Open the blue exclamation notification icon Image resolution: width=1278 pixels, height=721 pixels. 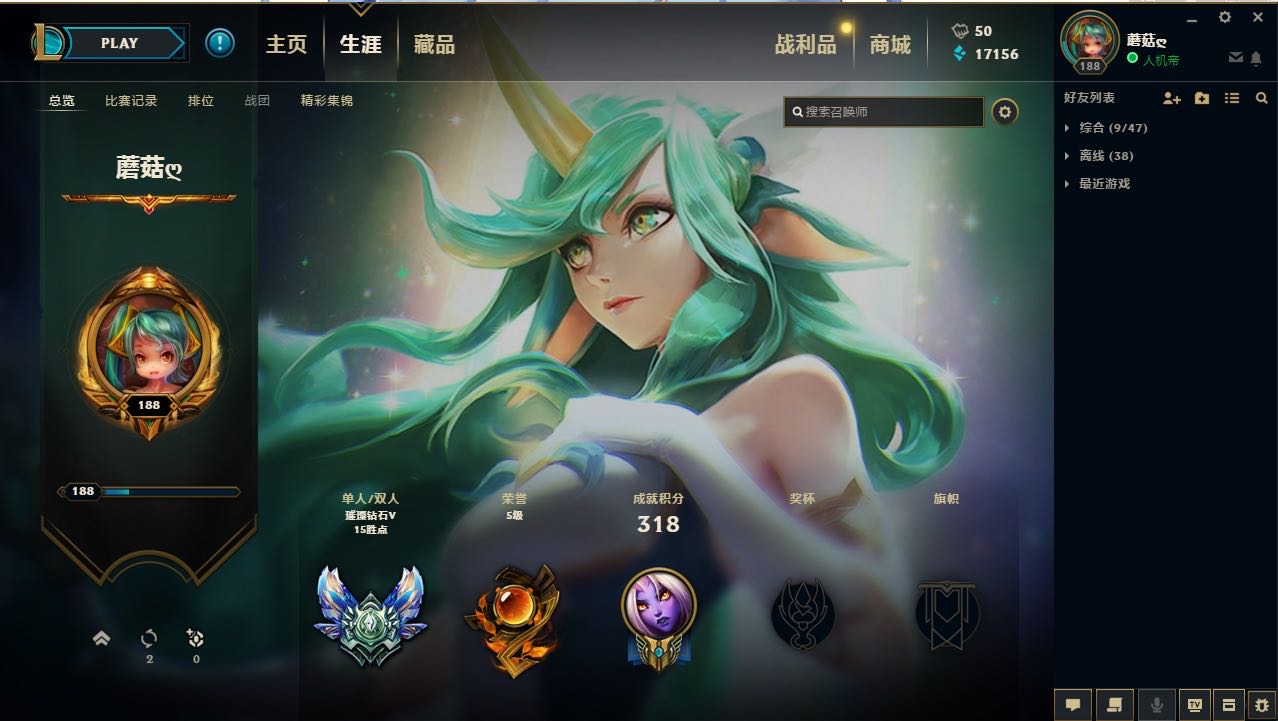pyautogui.click(x=220, y=43)
